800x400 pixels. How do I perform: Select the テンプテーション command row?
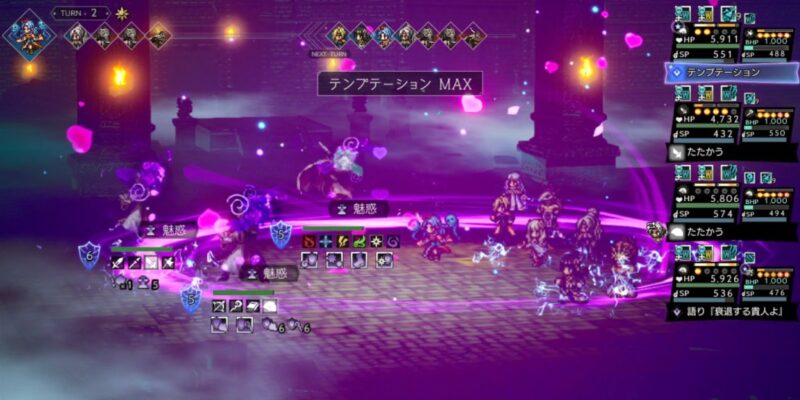728,72
